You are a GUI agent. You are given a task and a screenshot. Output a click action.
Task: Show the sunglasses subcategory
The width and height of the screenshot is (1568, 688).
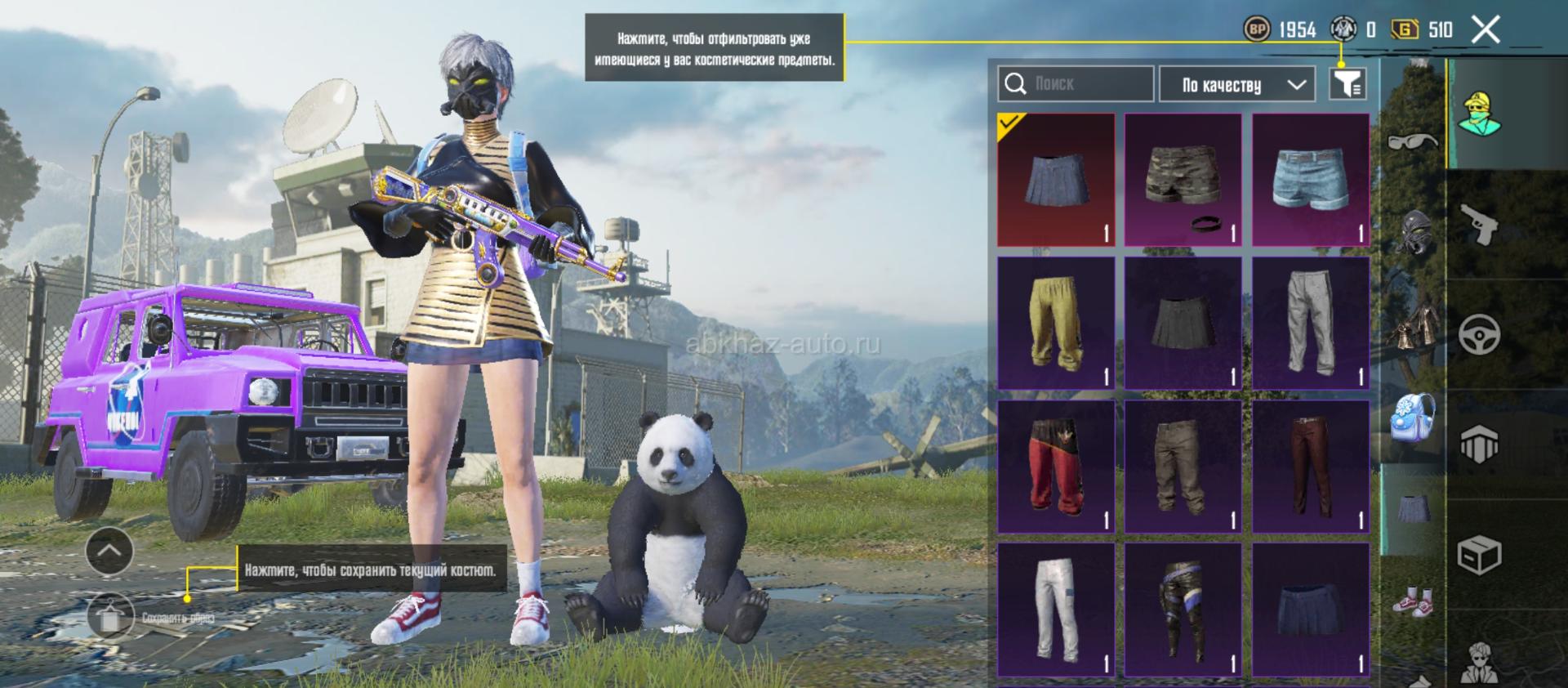pos(1413,141)
